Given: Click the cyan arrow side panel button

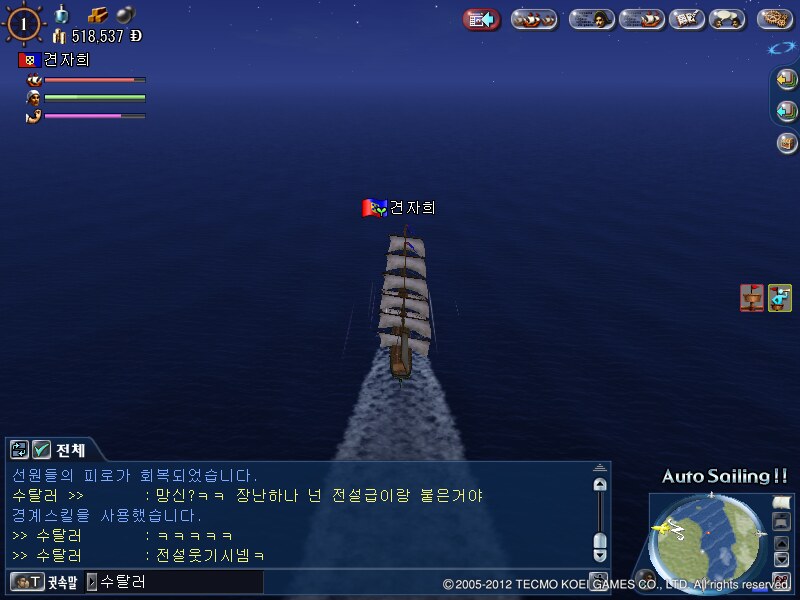Looking at the screenshot, I should click(787, 110).
